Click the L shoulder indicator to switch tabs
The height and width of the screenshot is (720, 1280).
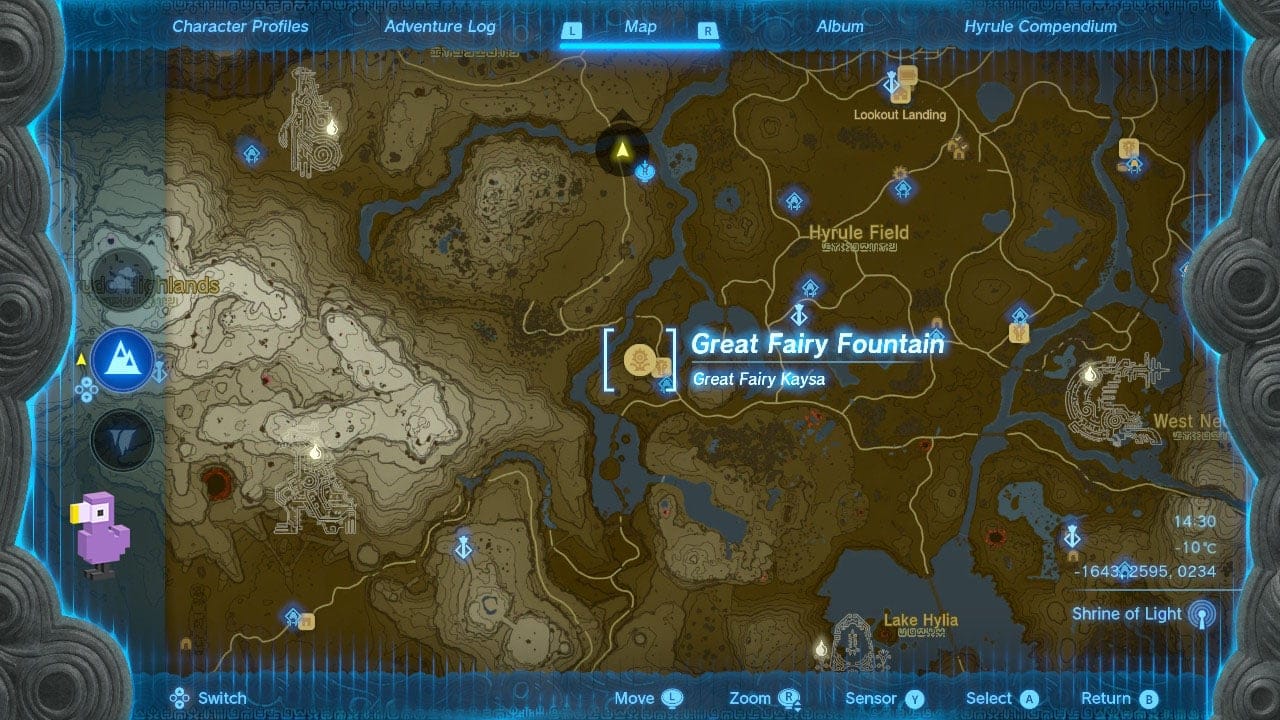(x=572, y=31)
